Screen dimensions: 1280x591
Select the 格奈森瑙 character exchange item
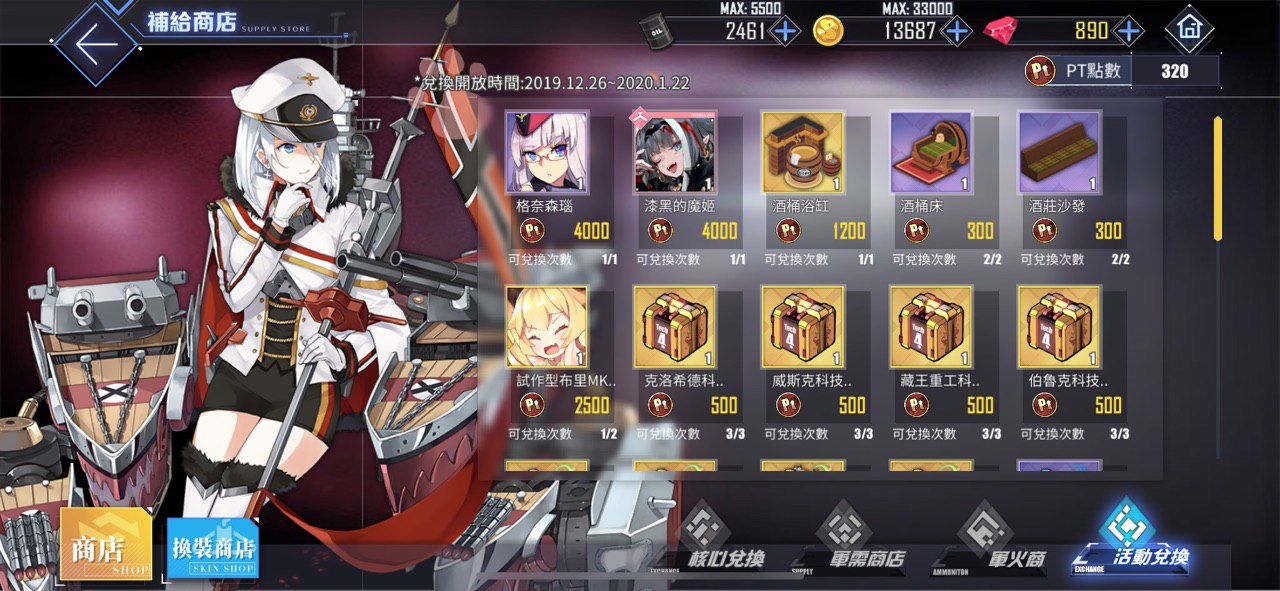547,152
